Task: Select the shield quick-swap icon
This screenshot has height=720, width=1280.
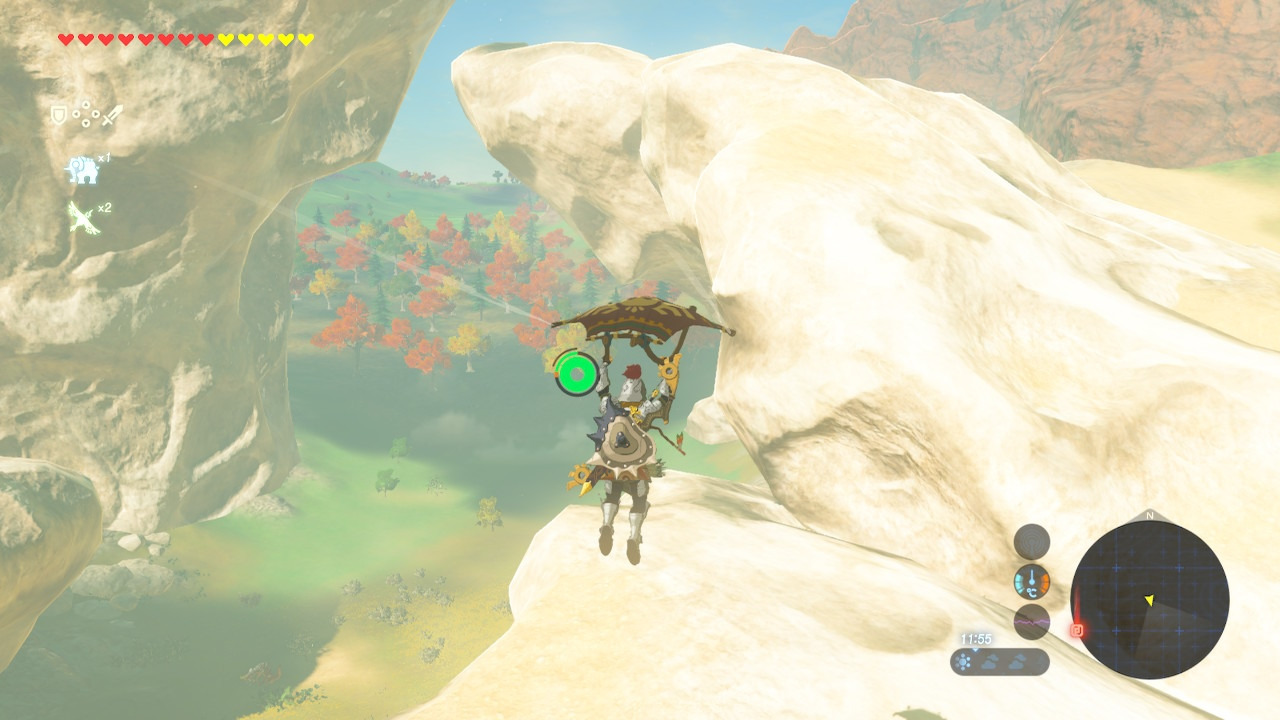Action: tap(58, 115)
